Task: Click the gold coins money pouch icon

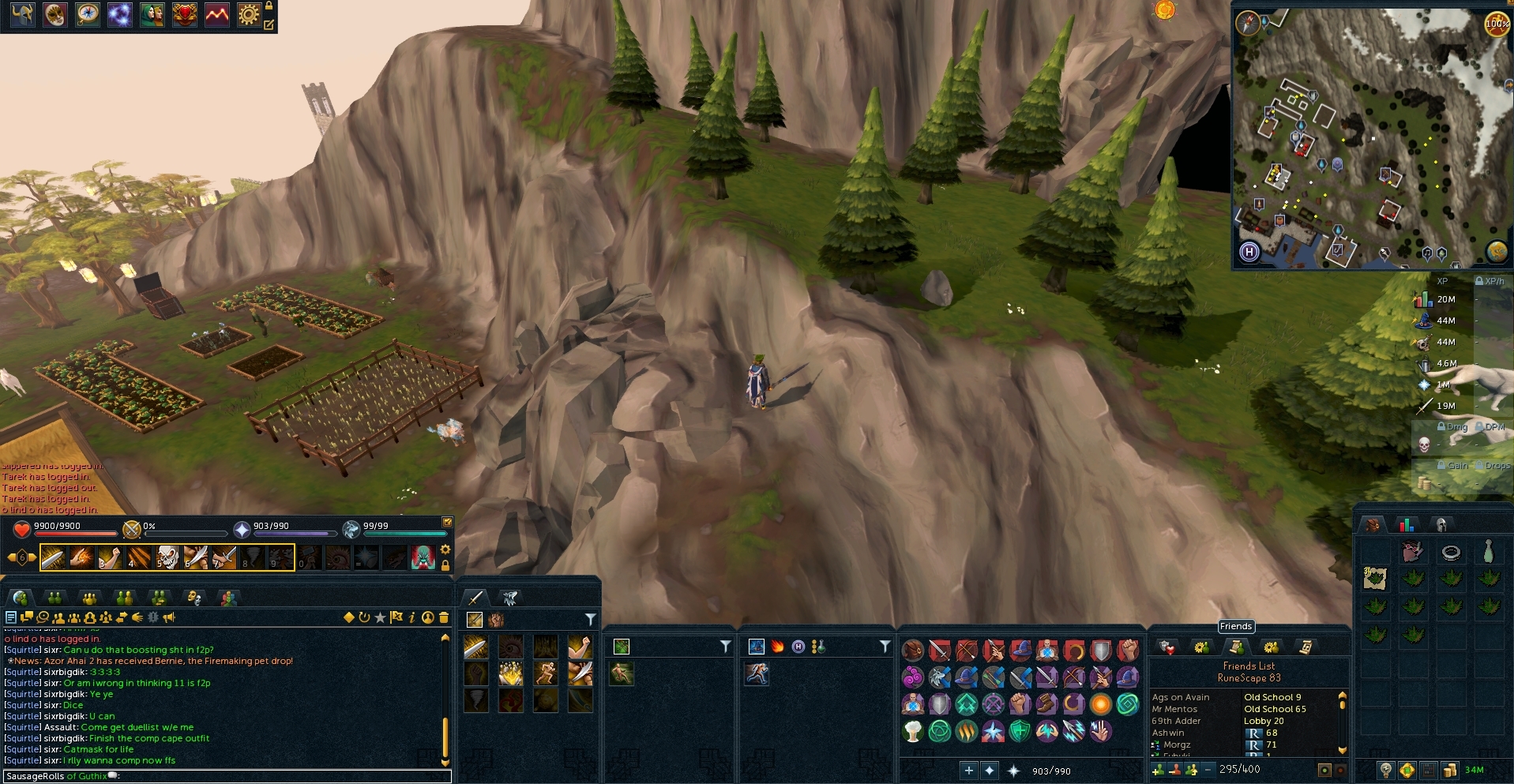Action: tap(1449, 770)
